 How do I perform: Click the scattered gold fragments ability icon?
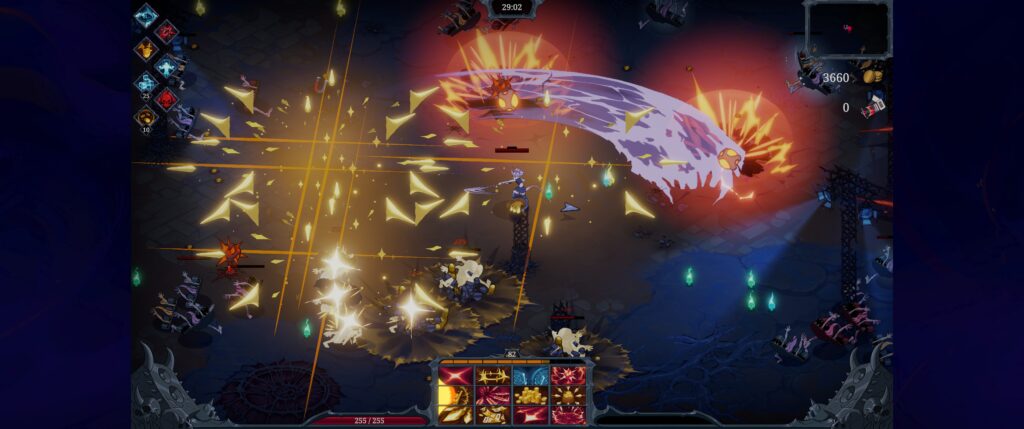[492, 413]
